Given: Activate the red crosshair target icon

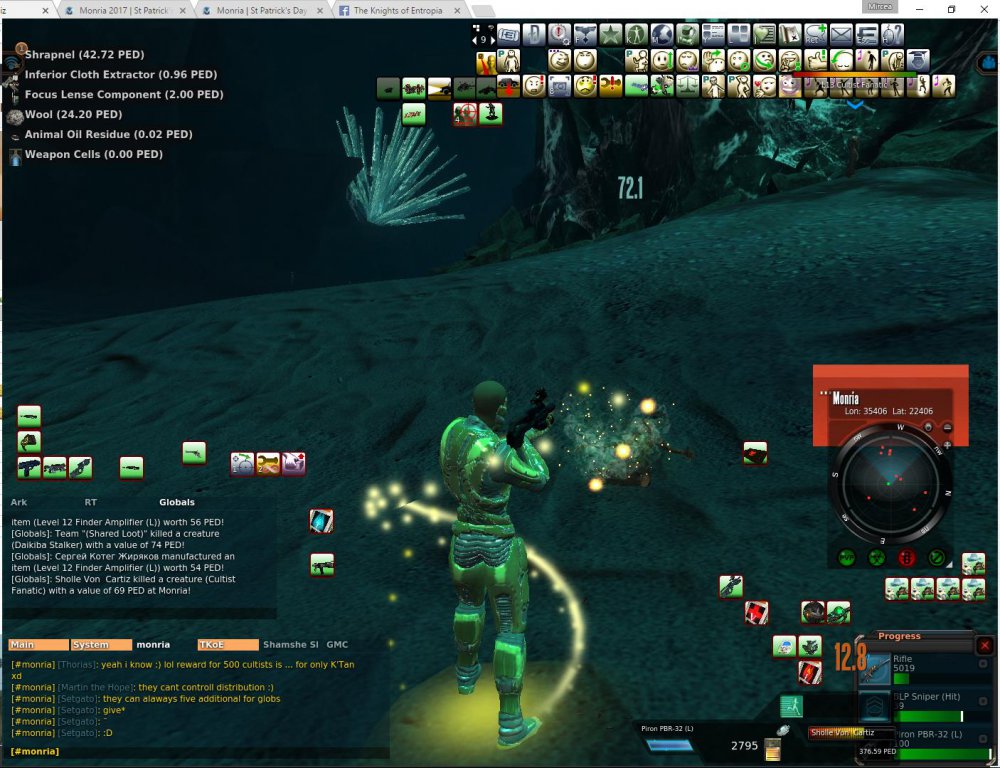Looking at the screenshot, I should pos(464,113).
